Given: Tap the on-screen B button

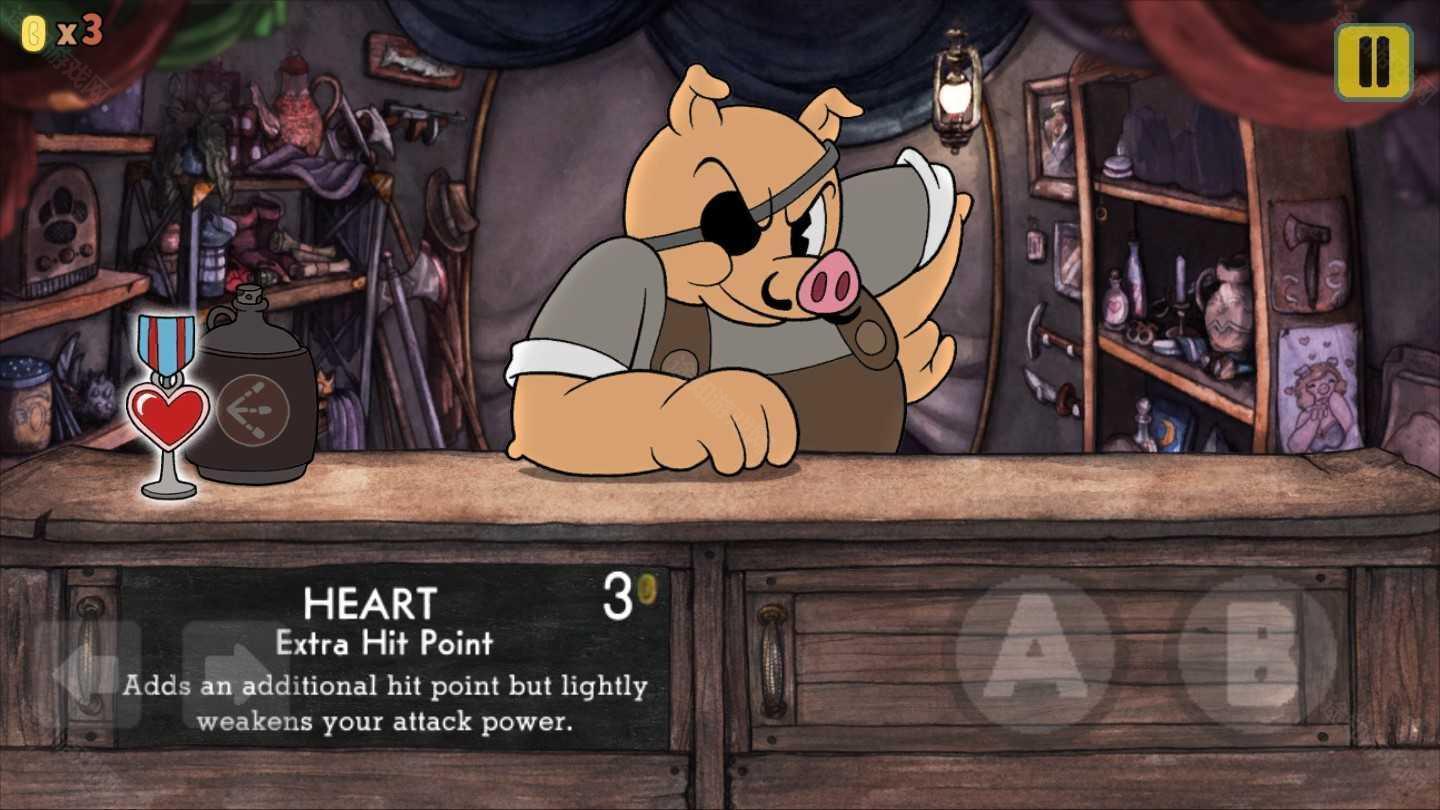Looking at the screenshot, I should click(1256, 654).
